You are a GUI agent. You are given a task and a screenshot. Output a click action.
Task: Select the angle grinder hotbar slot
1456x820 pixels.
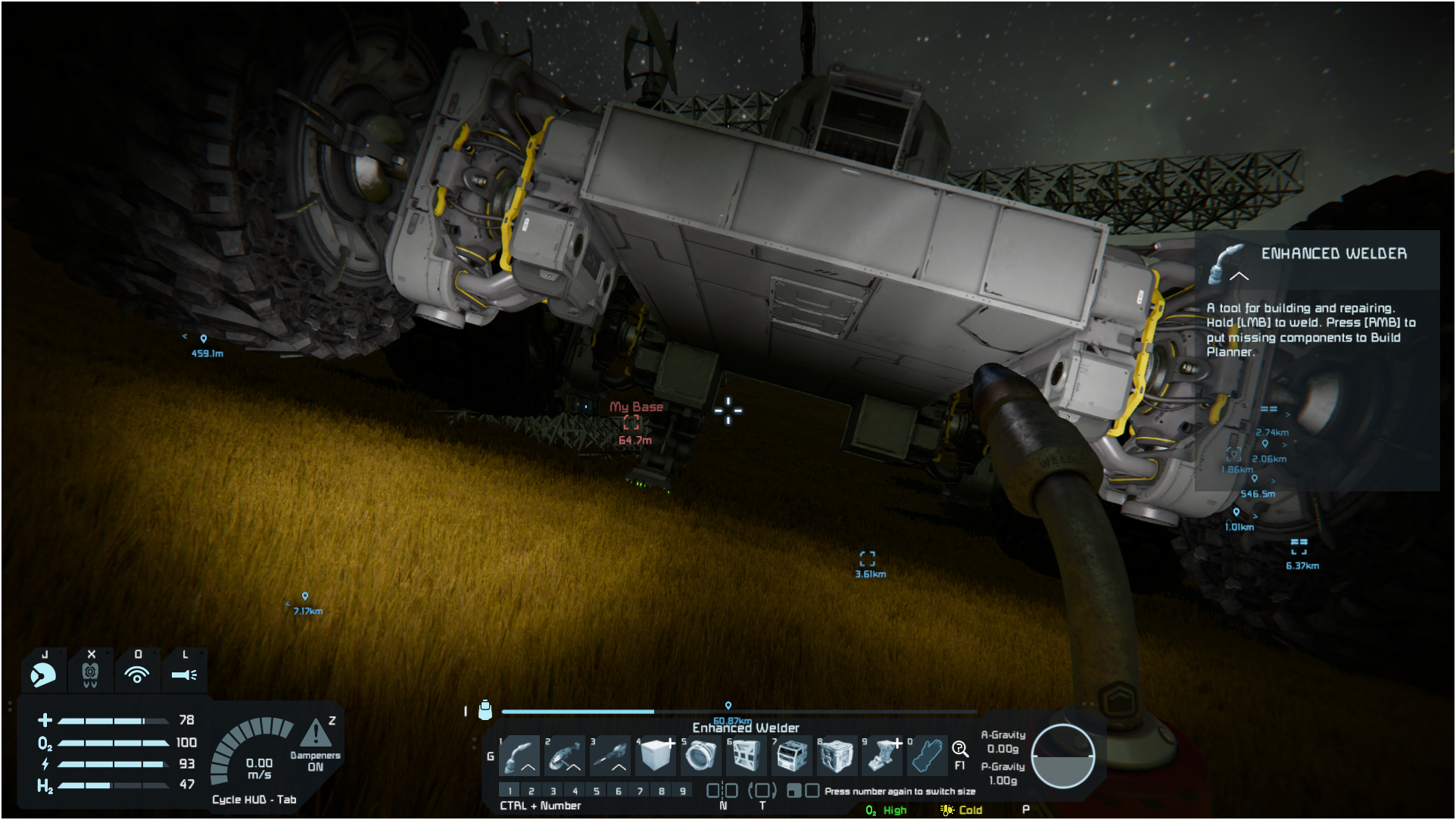[566, 755]
